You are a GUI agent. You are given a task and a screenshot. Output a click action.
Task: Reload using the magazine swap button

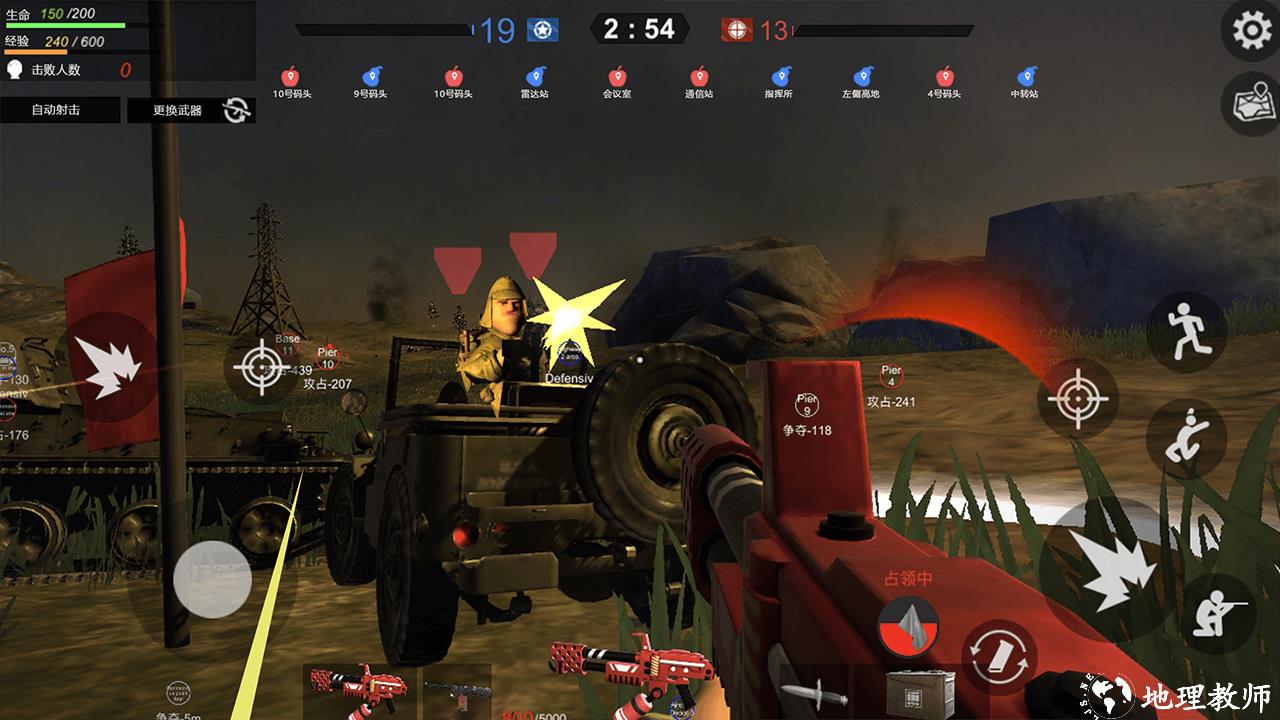[x=999, y=655]
